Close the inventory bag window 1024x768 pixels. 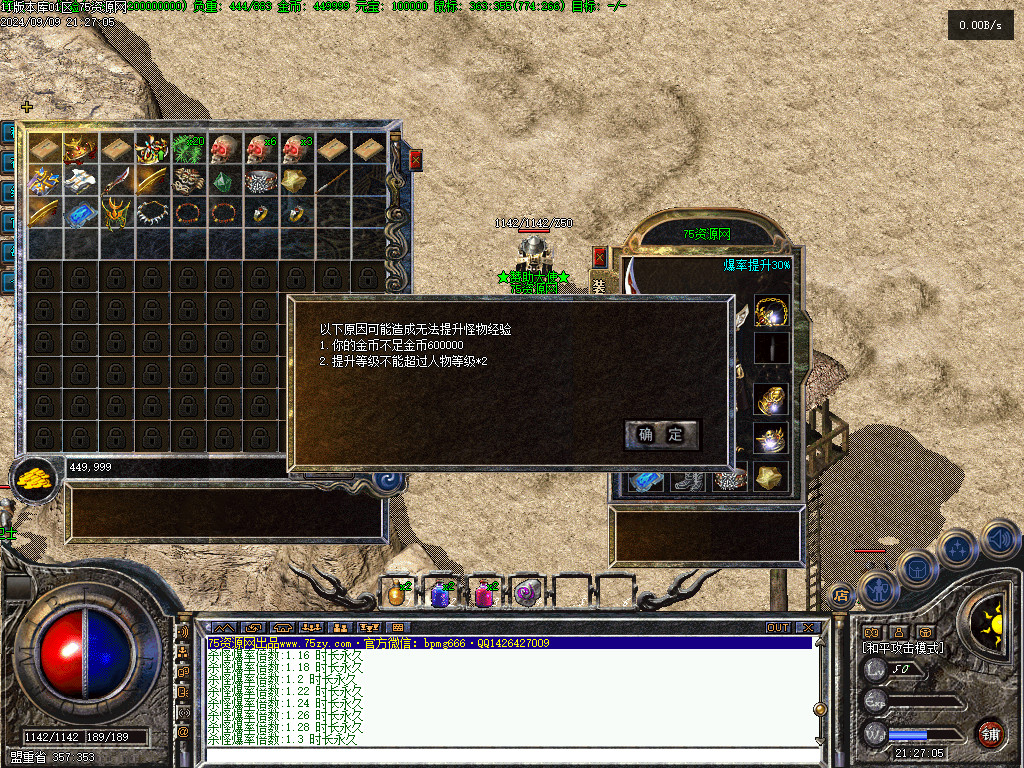416,159
